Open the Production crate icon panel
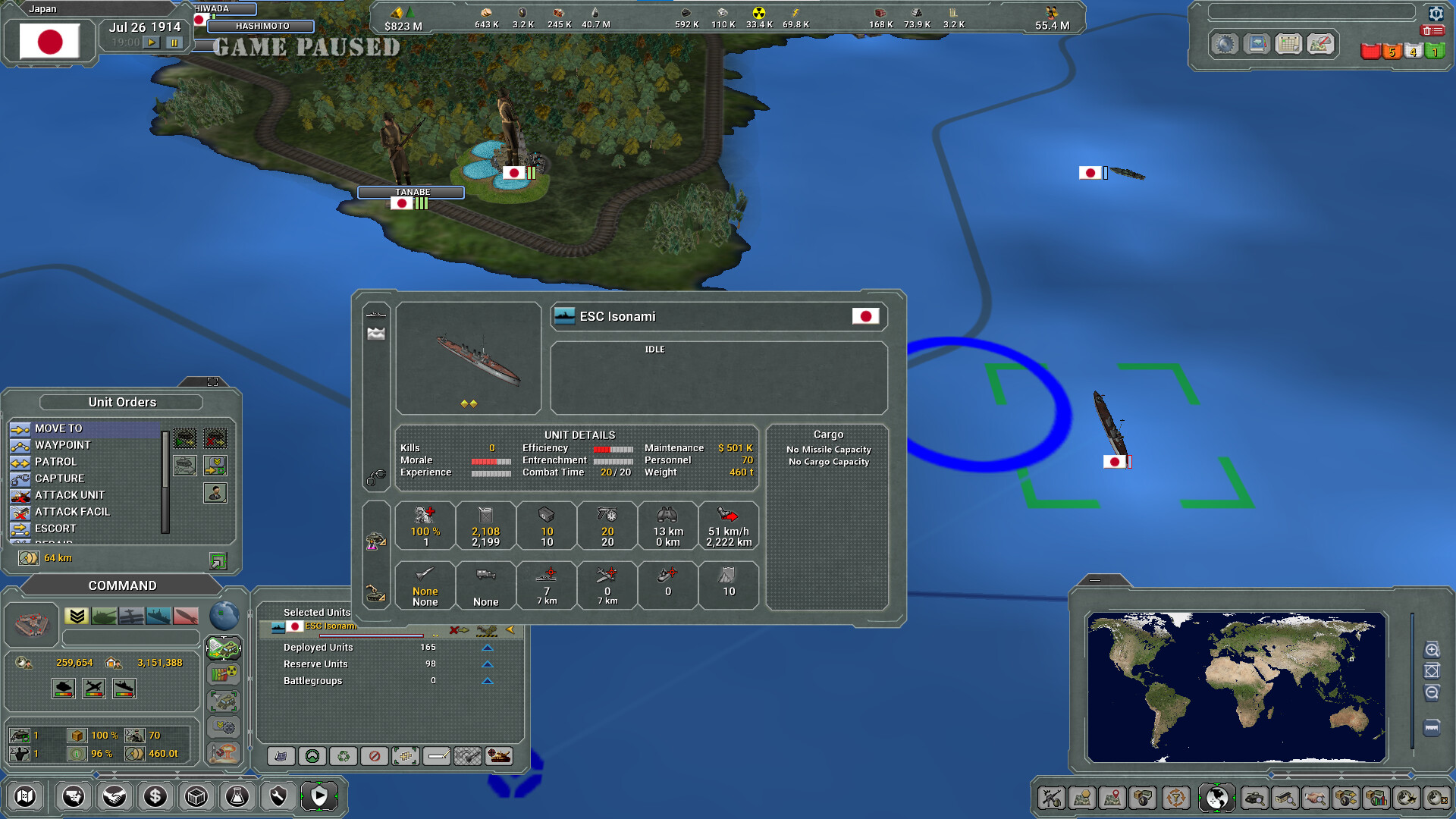1456x819 pixels. [198, 796]
